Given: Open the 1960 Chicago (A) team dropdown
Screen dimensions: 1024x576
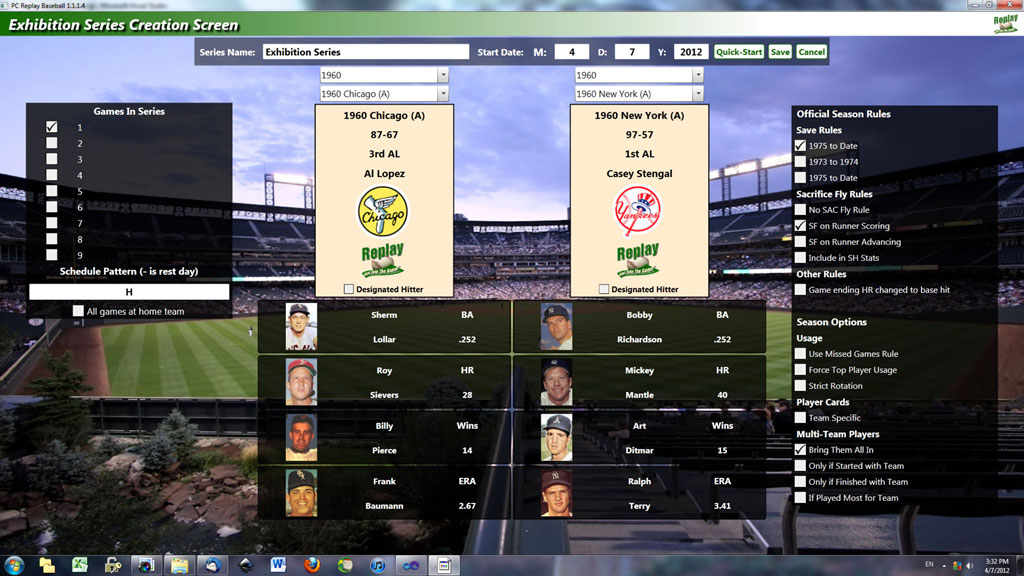Looking at the screenshot, I should (x=443, y=94).
